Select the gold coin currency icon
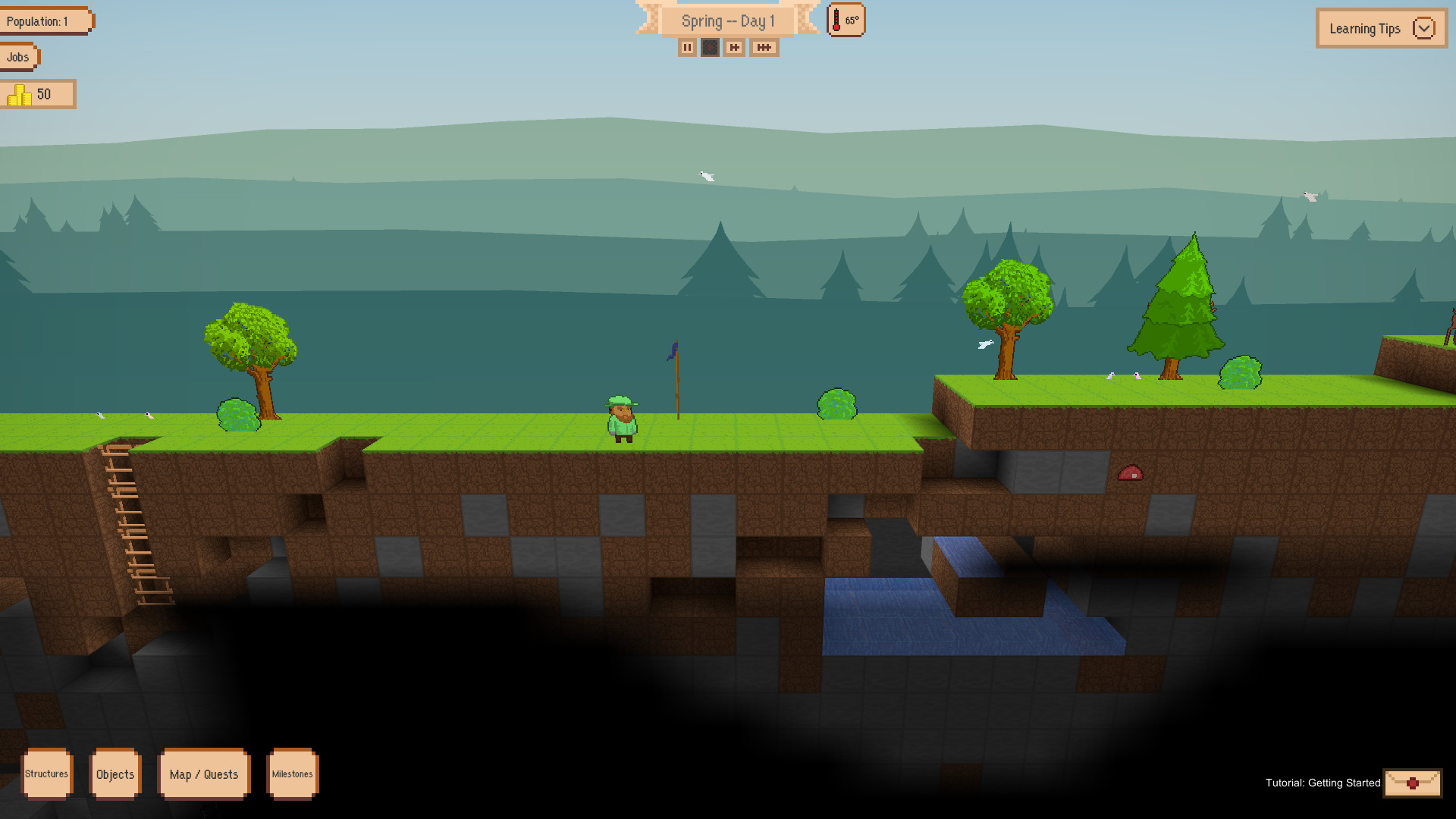The image size is (1456, 819). (19, 94)
